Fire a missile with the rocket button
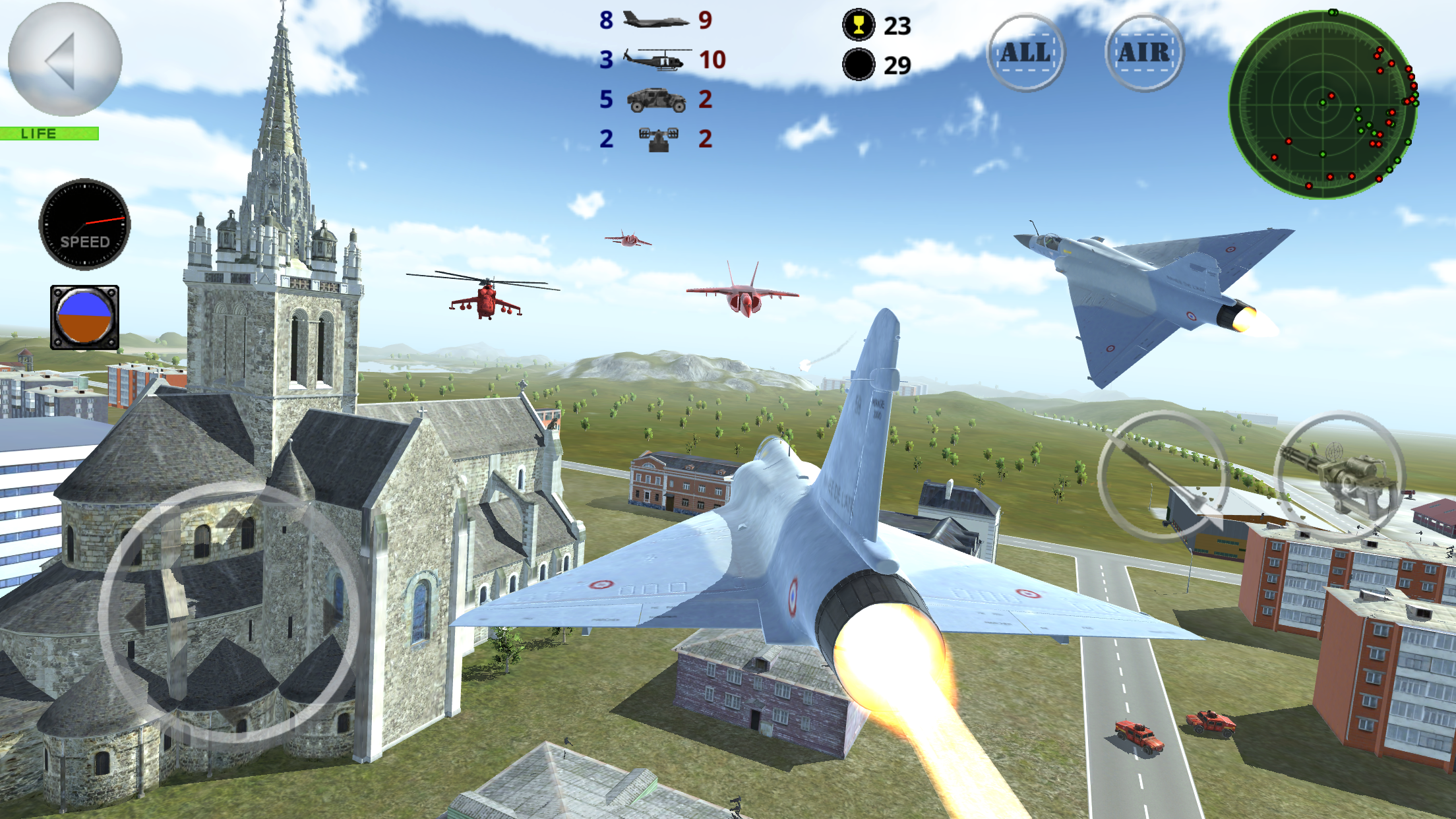This screenshot has height=819, width=1456. [1164, 476]
